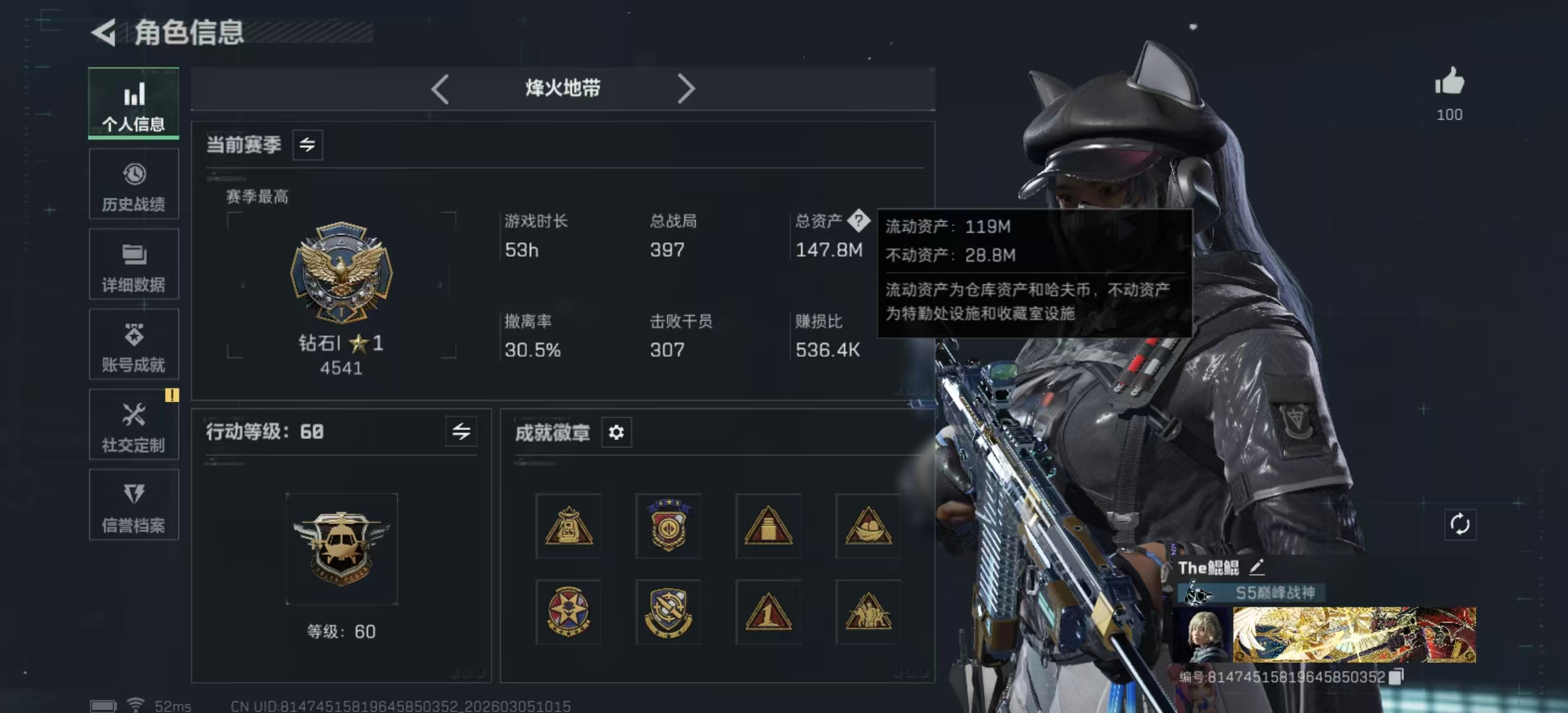1568x713 pixels.
Task: Click the 当前赛季 swap icon
Action: coord(309,145)
